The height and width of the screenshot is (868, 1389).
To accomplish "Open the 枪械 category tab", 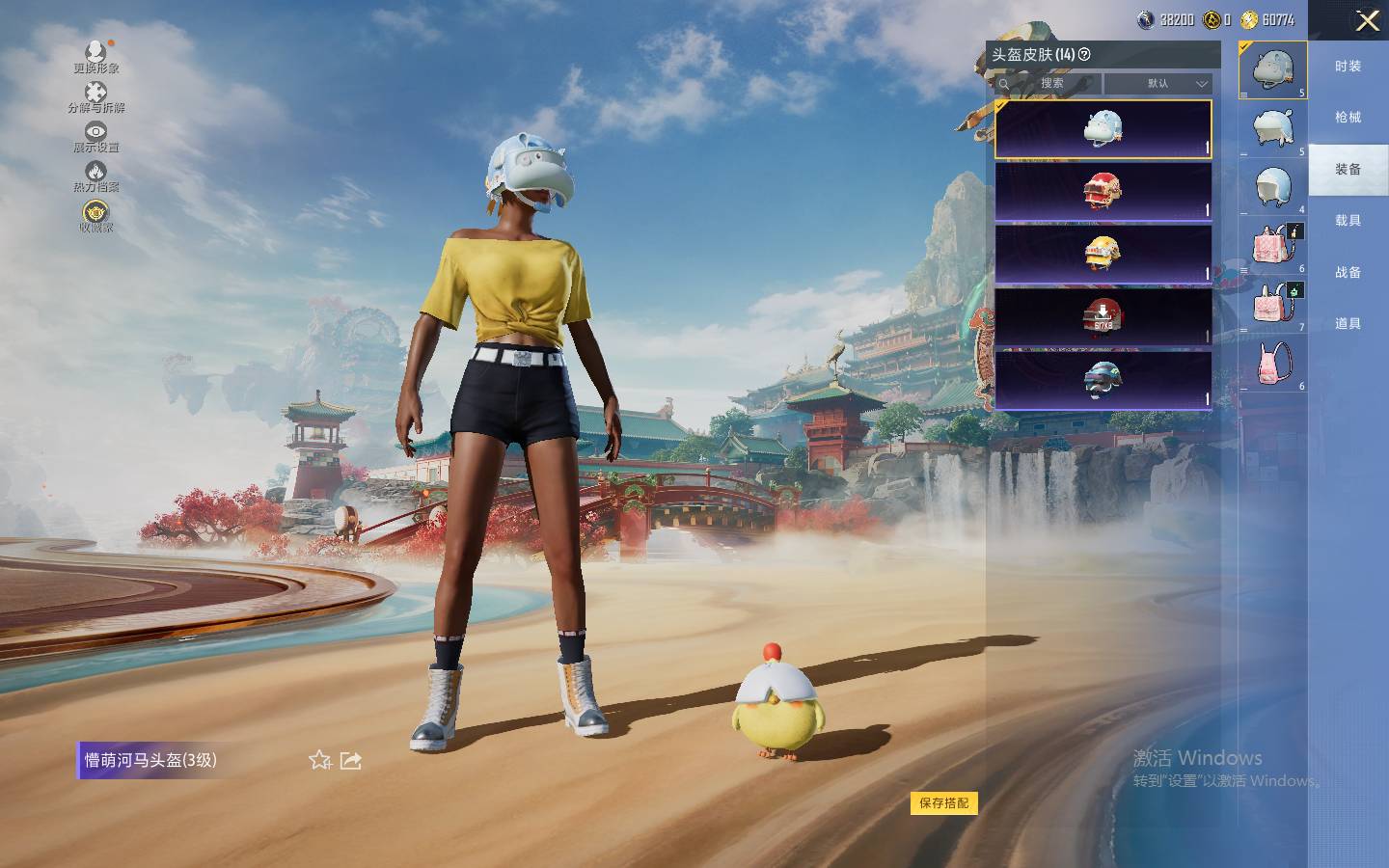I will point(1348,118).
